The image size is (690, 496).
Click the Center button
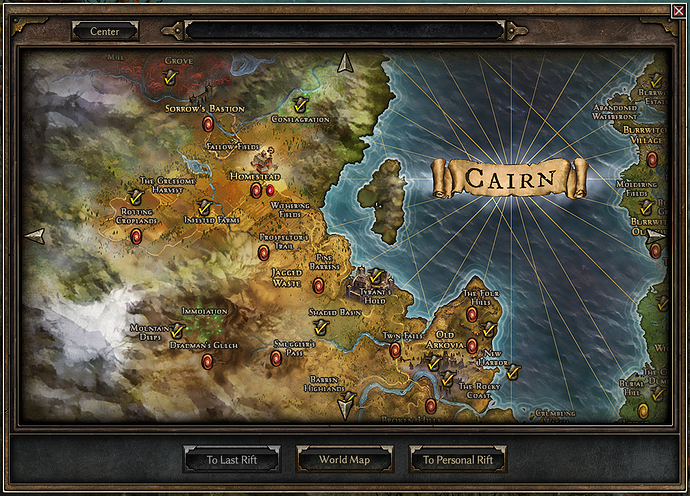[x=104, y=31]
